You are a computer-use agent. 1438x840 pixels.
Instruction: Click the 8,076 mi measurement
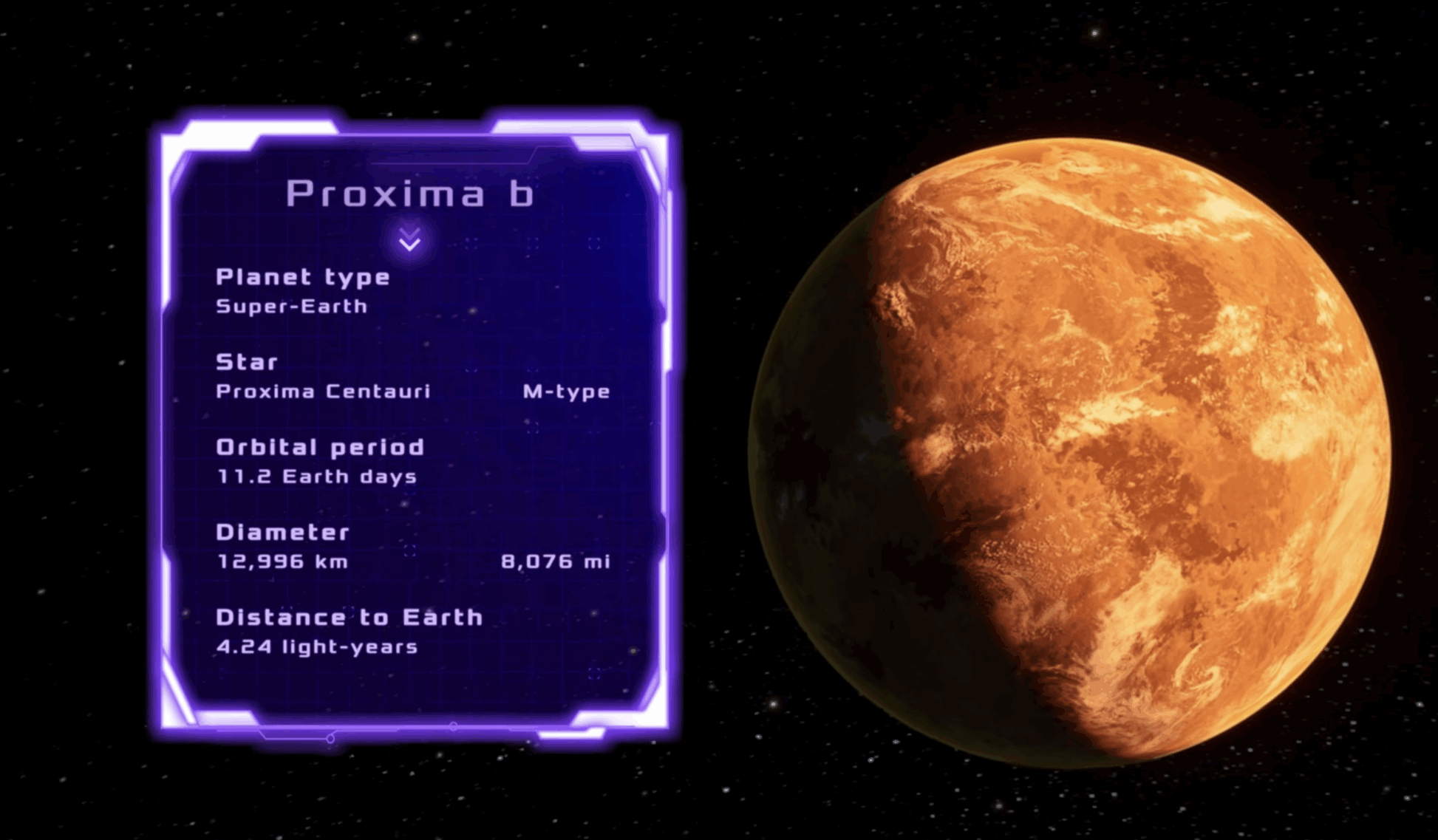point(556,561)
